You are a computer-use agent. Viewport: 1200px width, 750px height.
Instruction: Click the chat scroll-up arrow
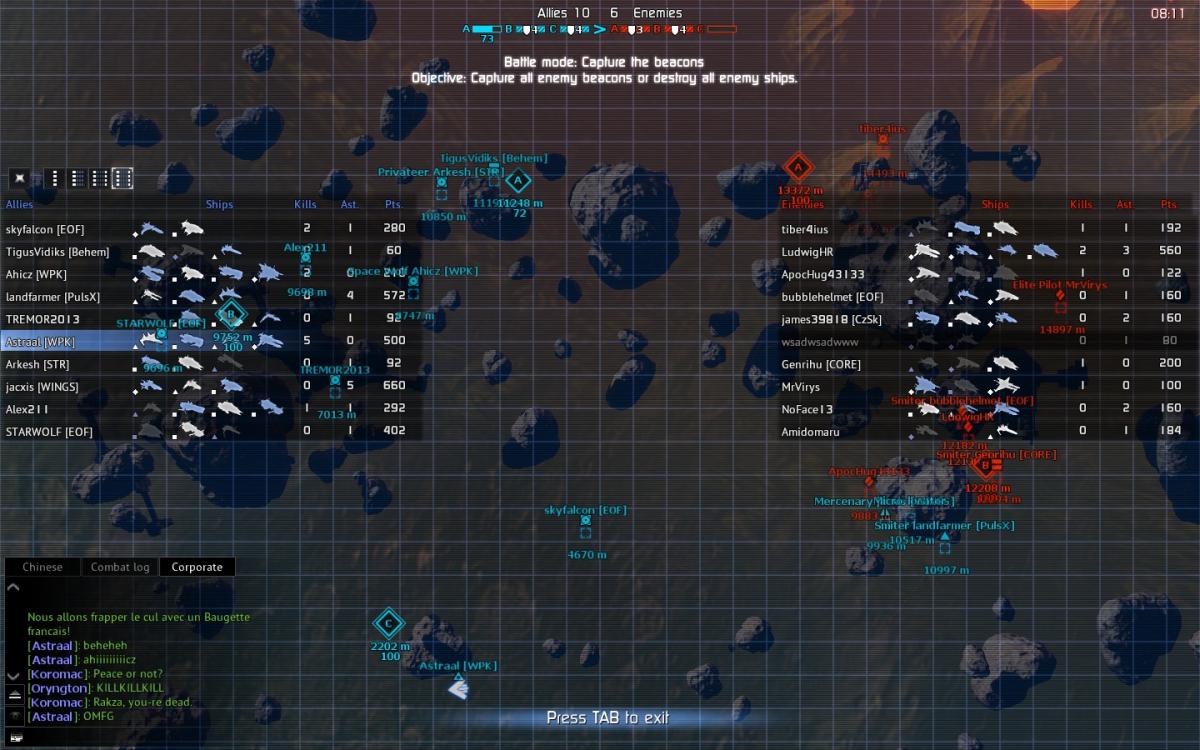coord(14,587)
